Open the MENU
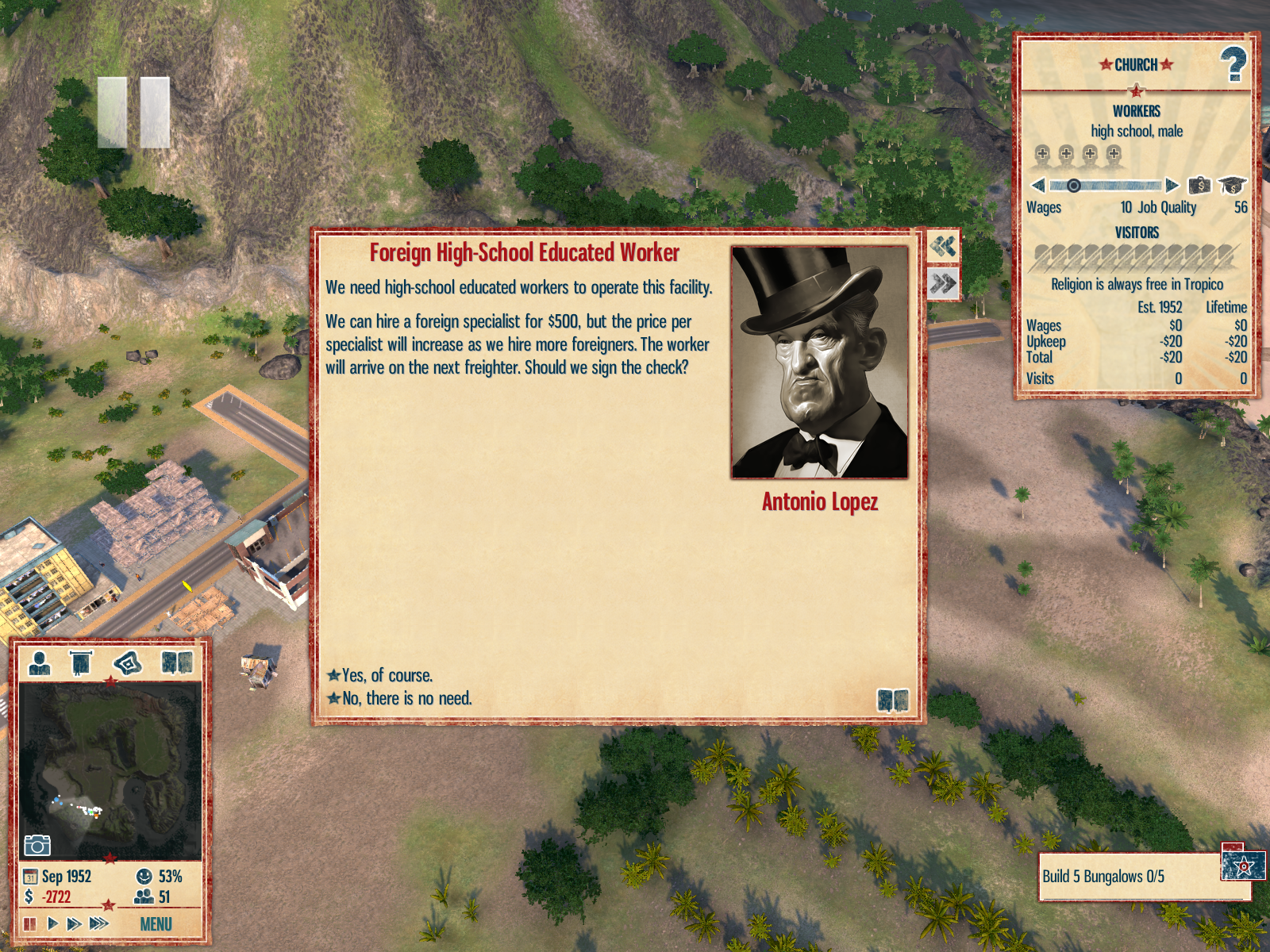The image size is (1270, 952). (x=156, y=924)
